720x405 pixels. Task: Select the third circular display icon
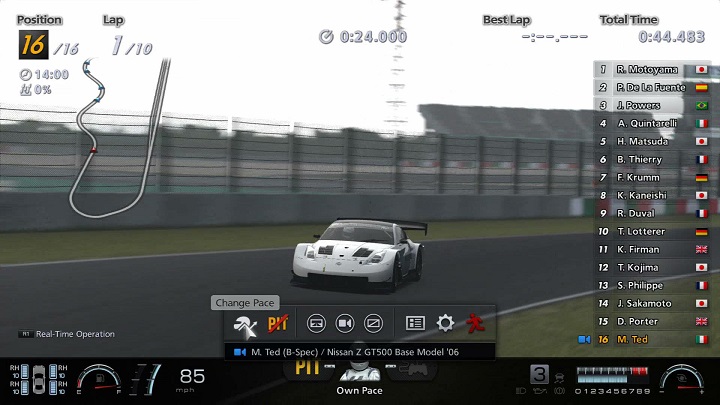374,323
